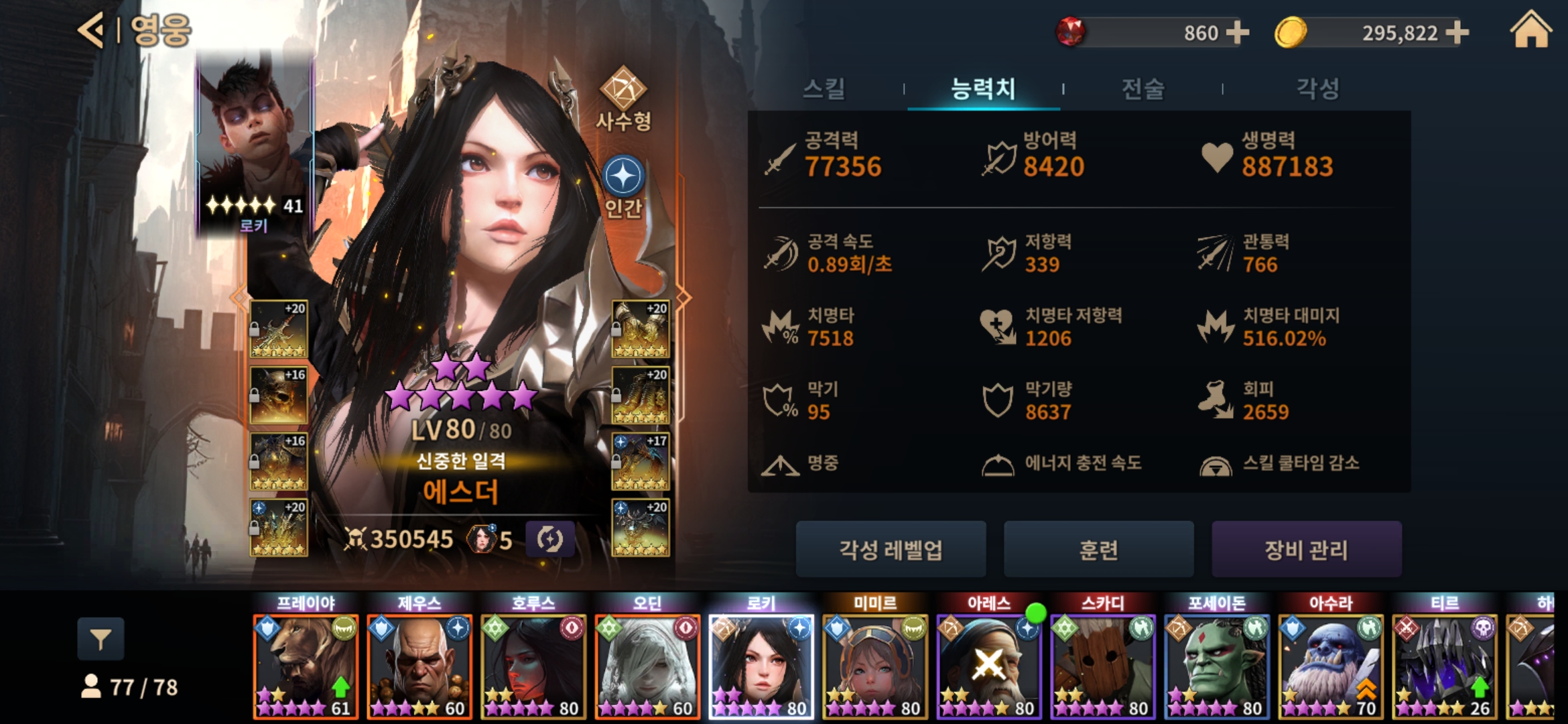This screenshot has height=724, width=1568.
Task: Show the 각성 tab
Action: 1317,88
